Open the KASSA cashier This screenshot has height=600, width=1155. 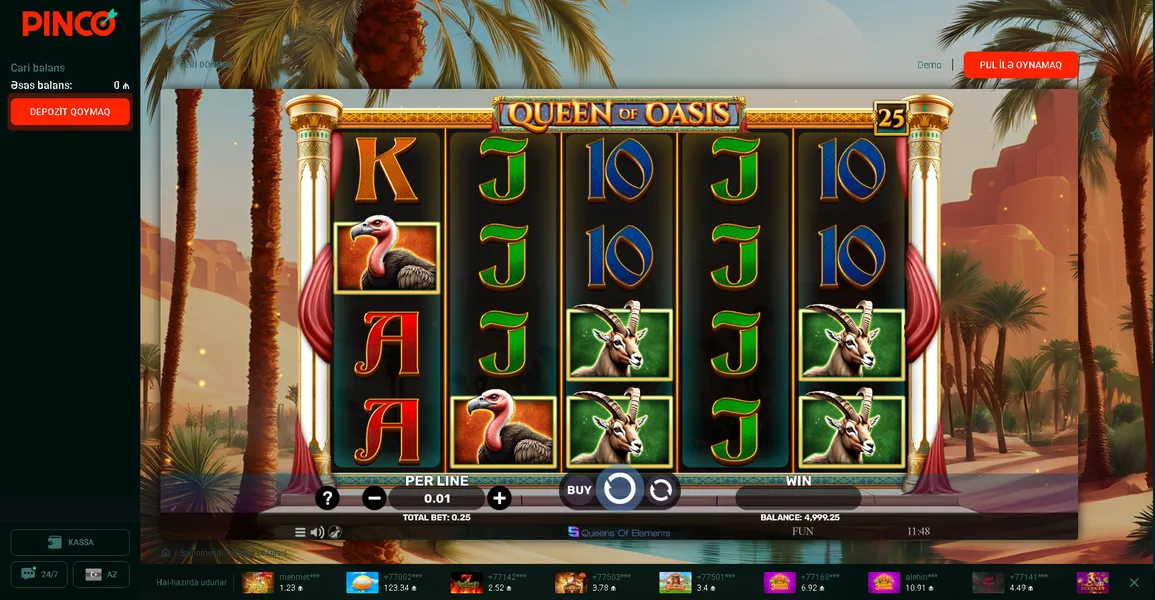pyautogui.click(x=70, y=542)
